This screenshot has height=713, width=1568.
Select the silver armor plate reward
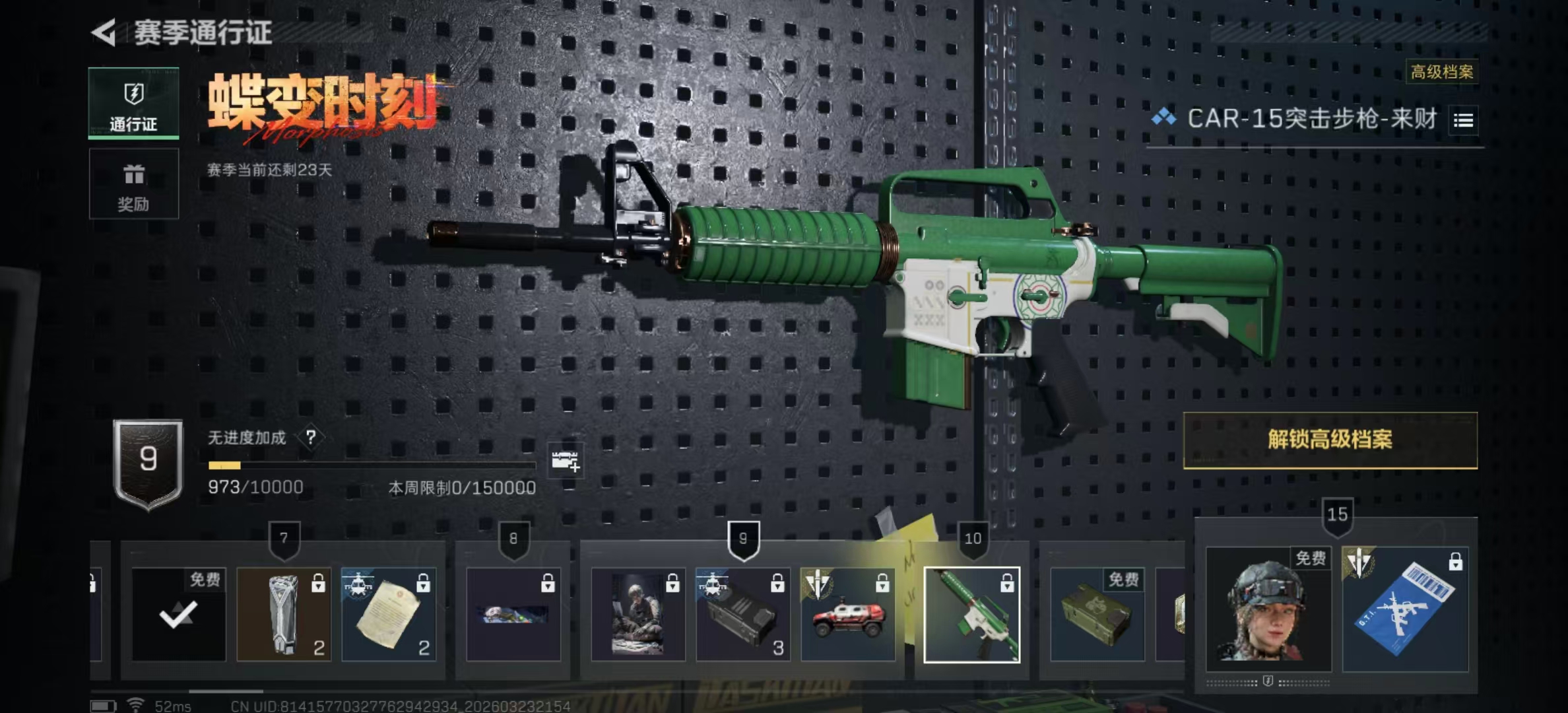(x=284, y=615)
